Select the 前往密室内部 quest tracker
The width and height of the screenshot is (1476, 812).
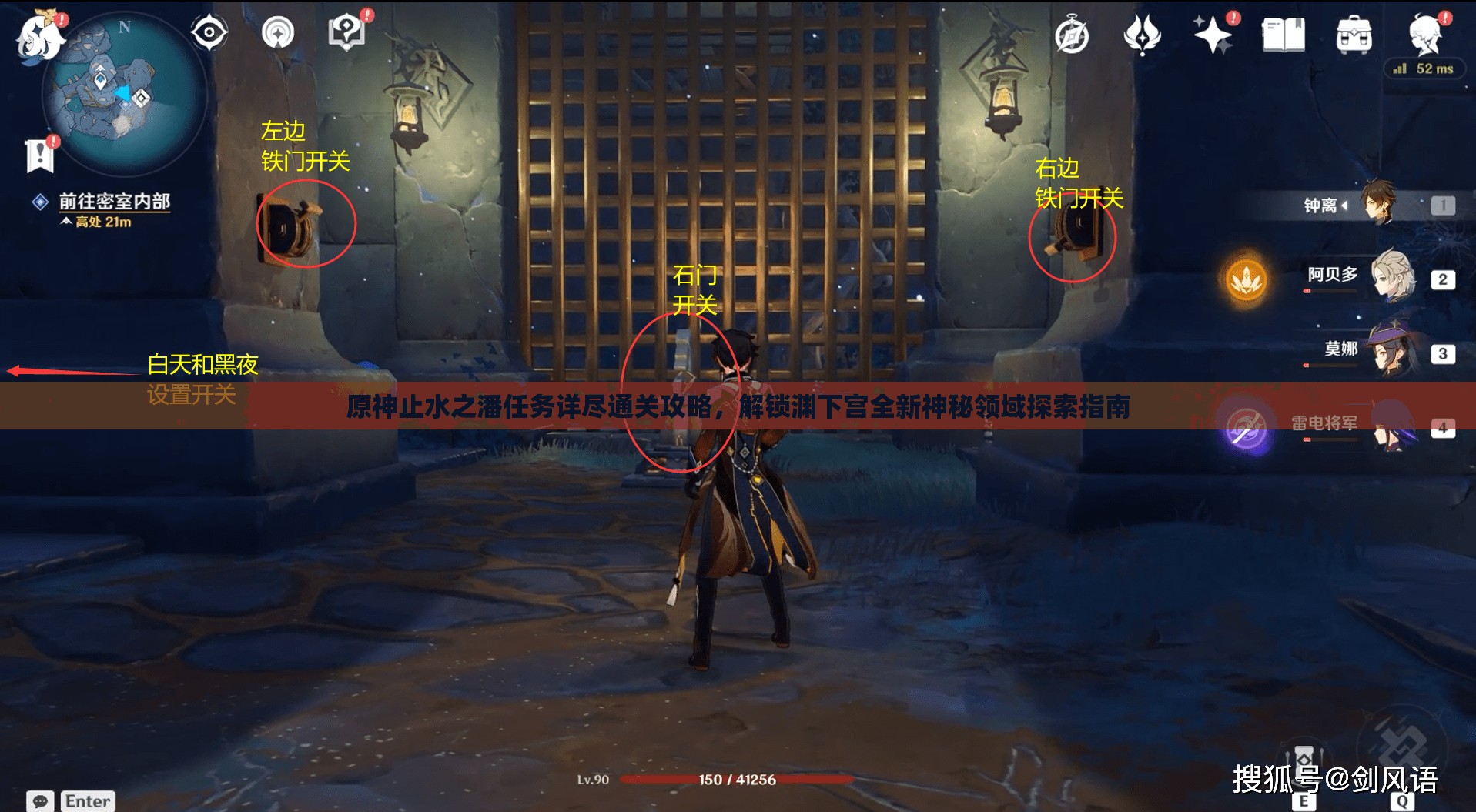click(x=114, y=202)
